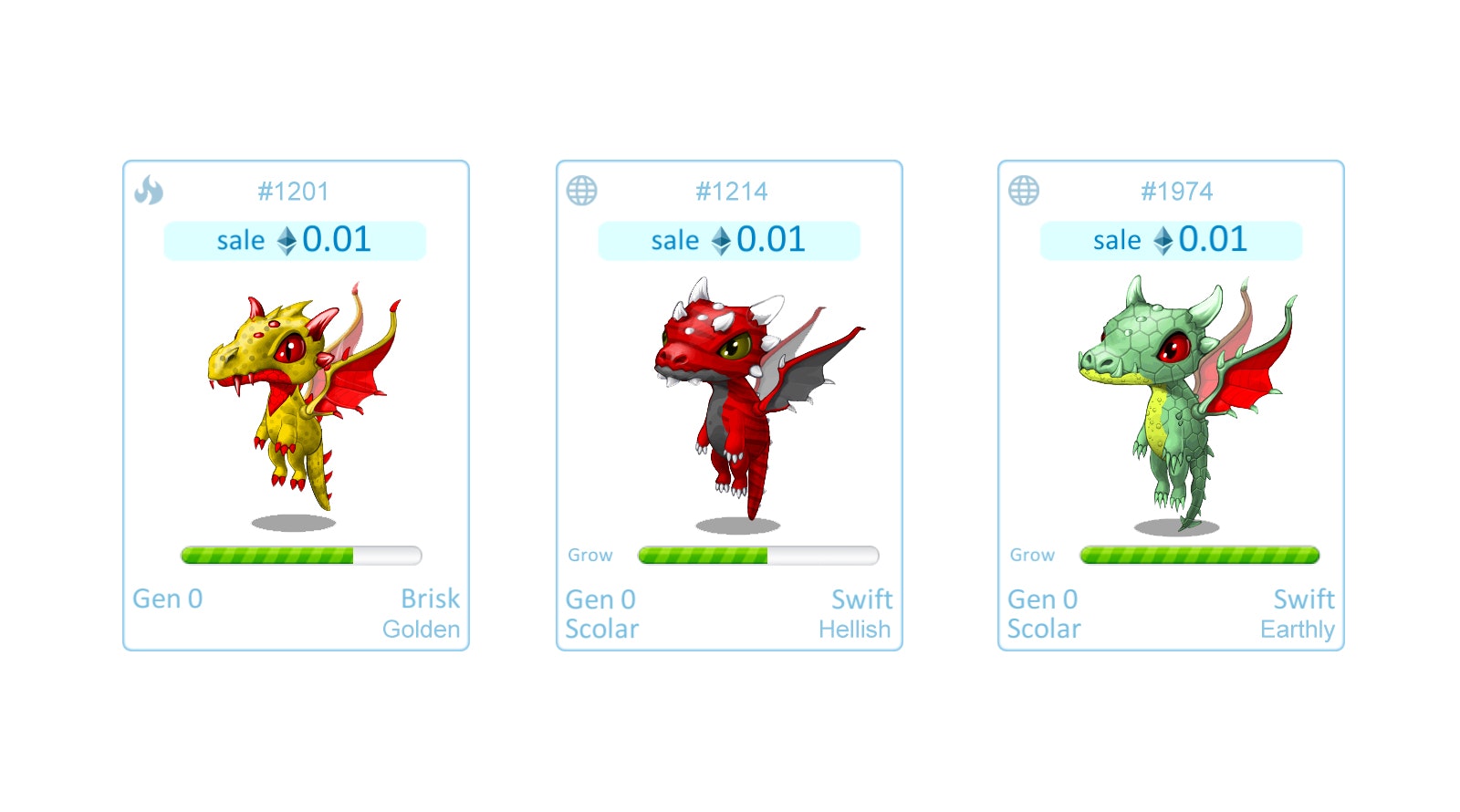The image size is (1460, 812).
Task: Select the Ethereum icon in #1974's sale price
Action: tap(1164, 240)
